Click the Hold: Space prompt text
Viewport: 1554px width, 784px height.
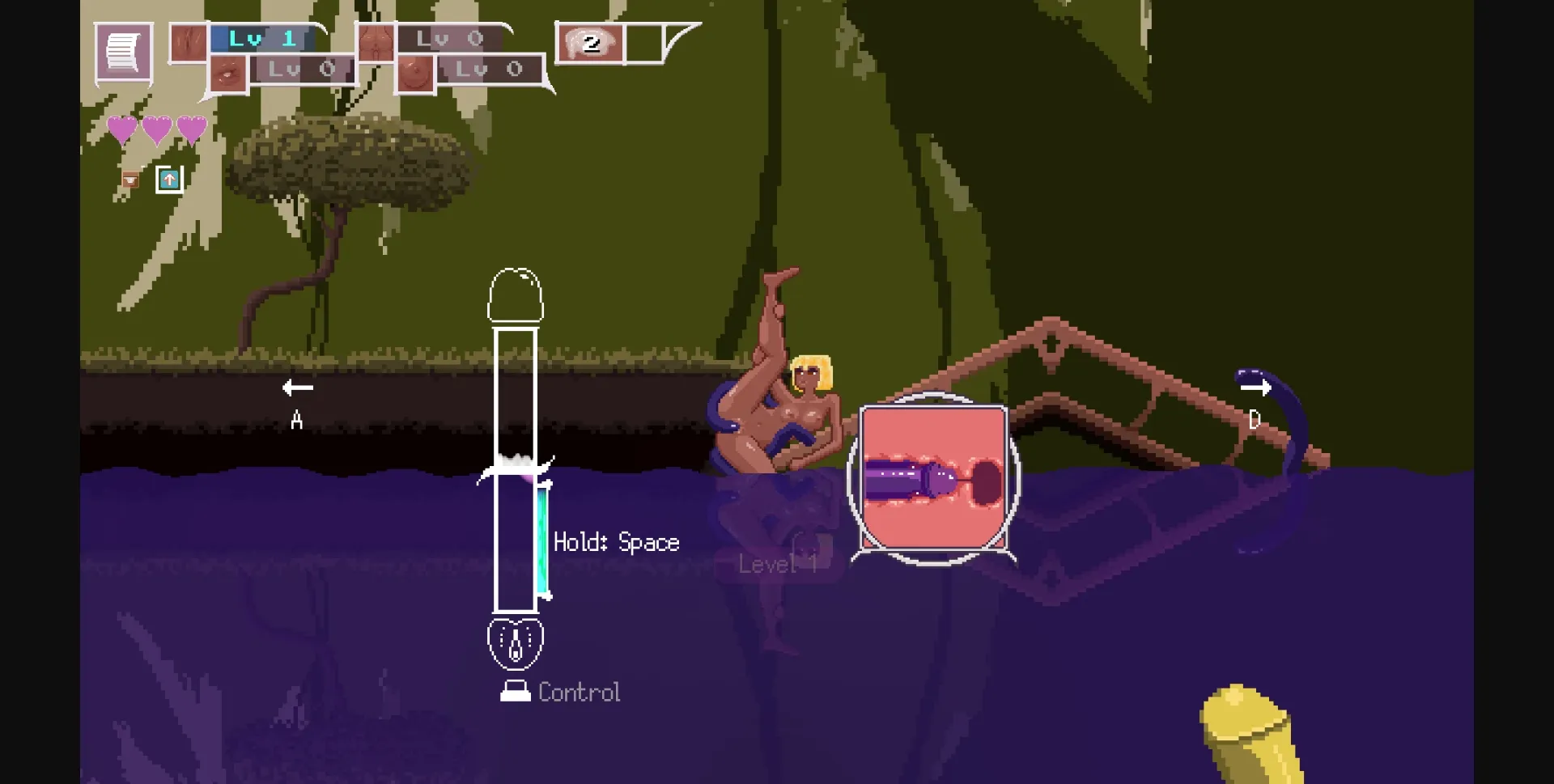point(615,542)
